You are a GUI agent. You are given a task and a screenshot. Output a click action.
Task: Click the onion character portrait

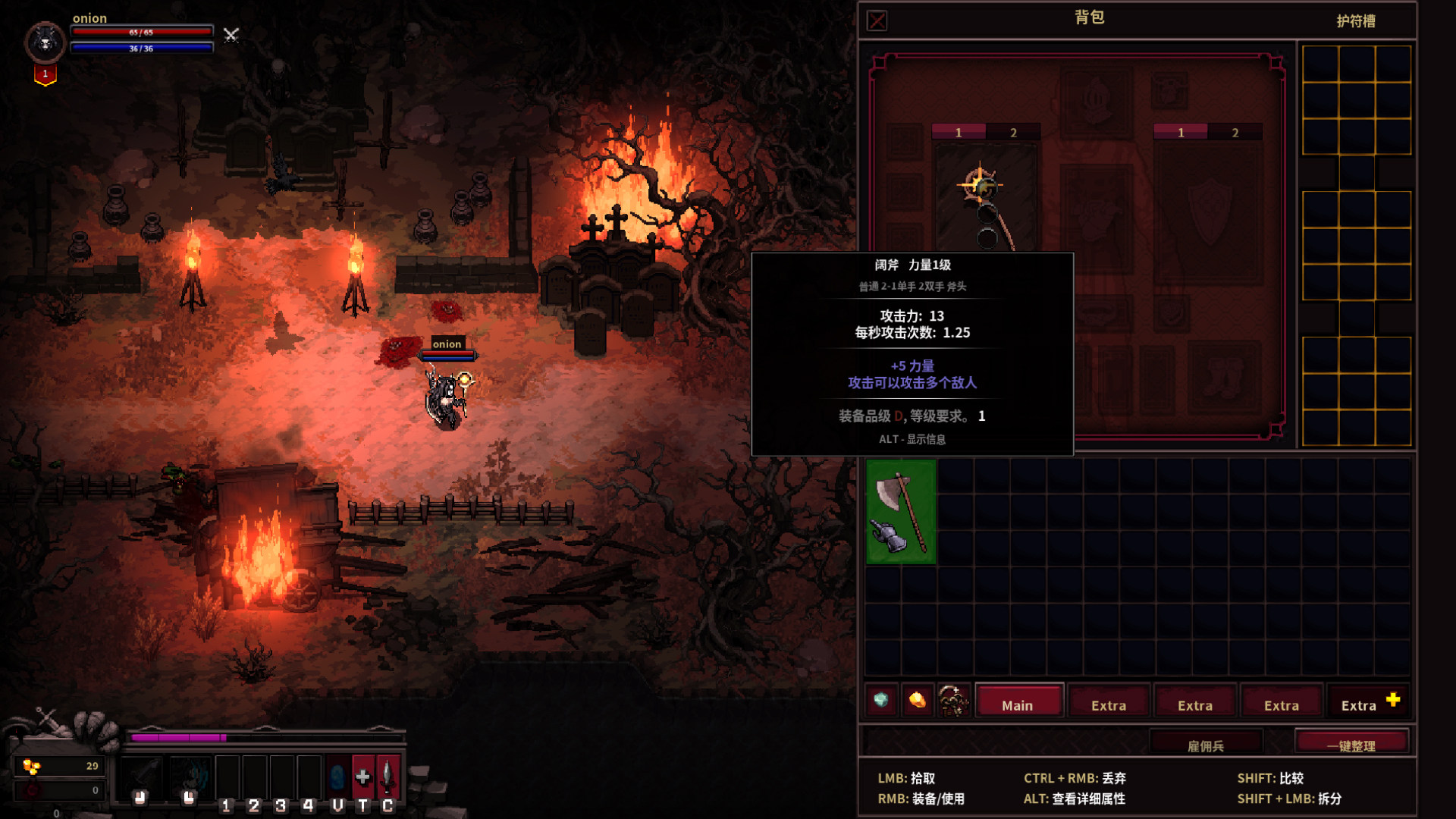[x=45, y=42]
